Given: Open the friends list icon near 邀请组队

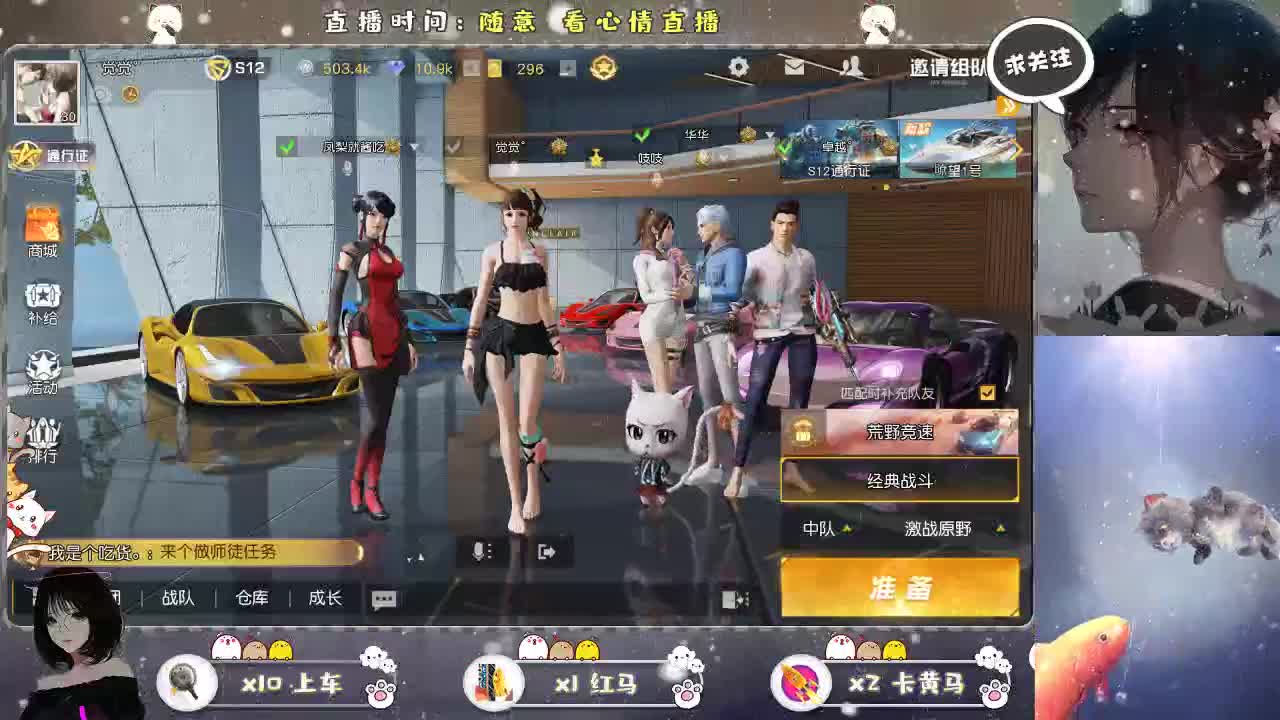Looking at the screenshot, I should coord(852,68).
